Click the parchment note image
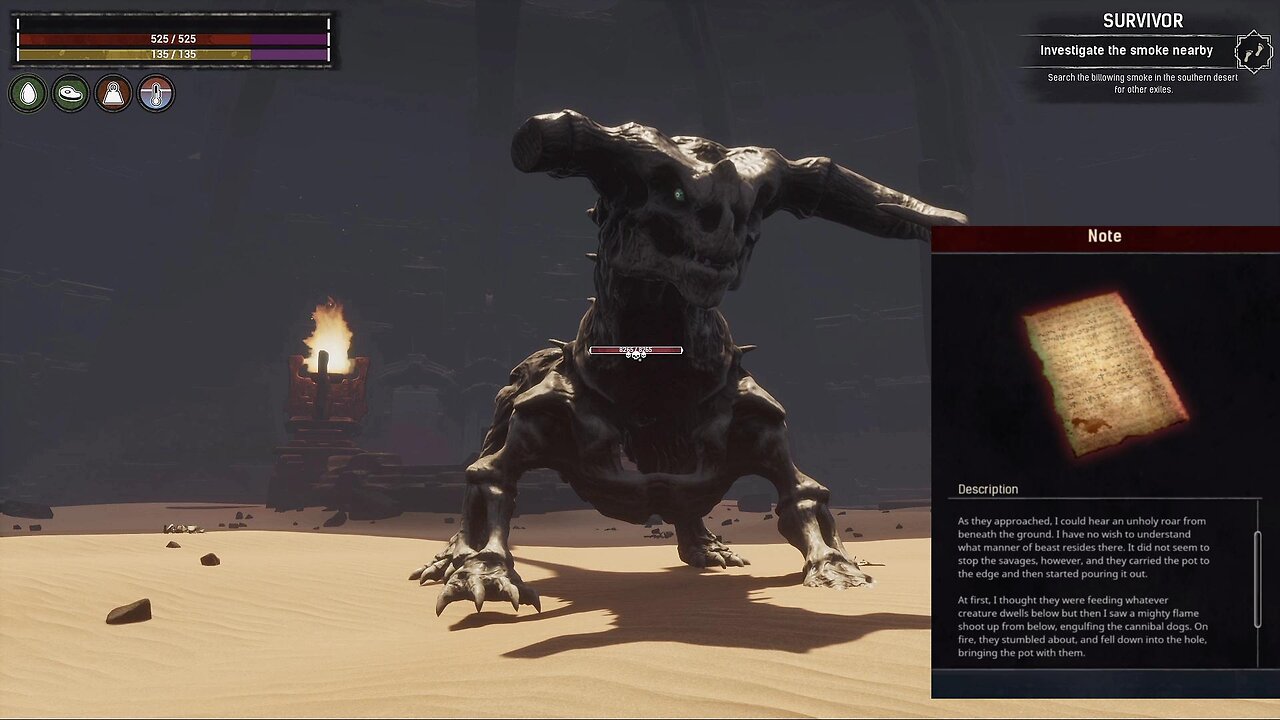 [1105, 373]
